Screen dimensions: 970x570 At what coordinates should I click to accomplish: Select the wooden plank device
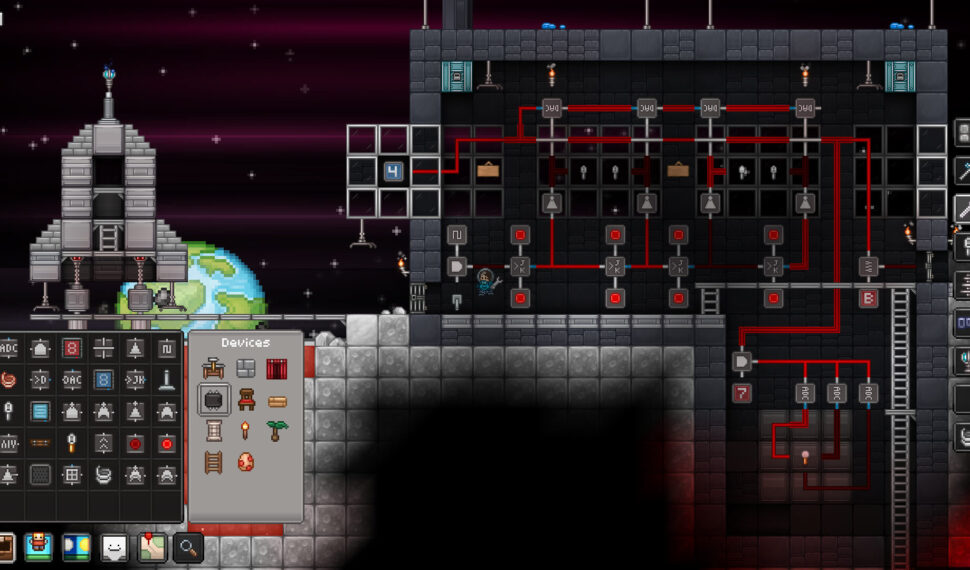[277, 400]
